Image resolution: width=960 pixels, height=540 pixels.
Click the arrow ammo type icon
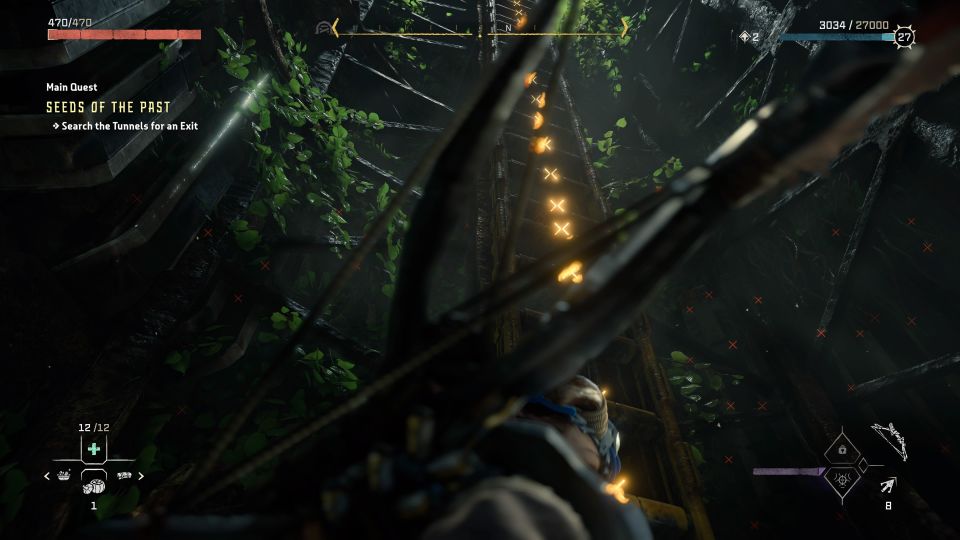tap(887, 485)
